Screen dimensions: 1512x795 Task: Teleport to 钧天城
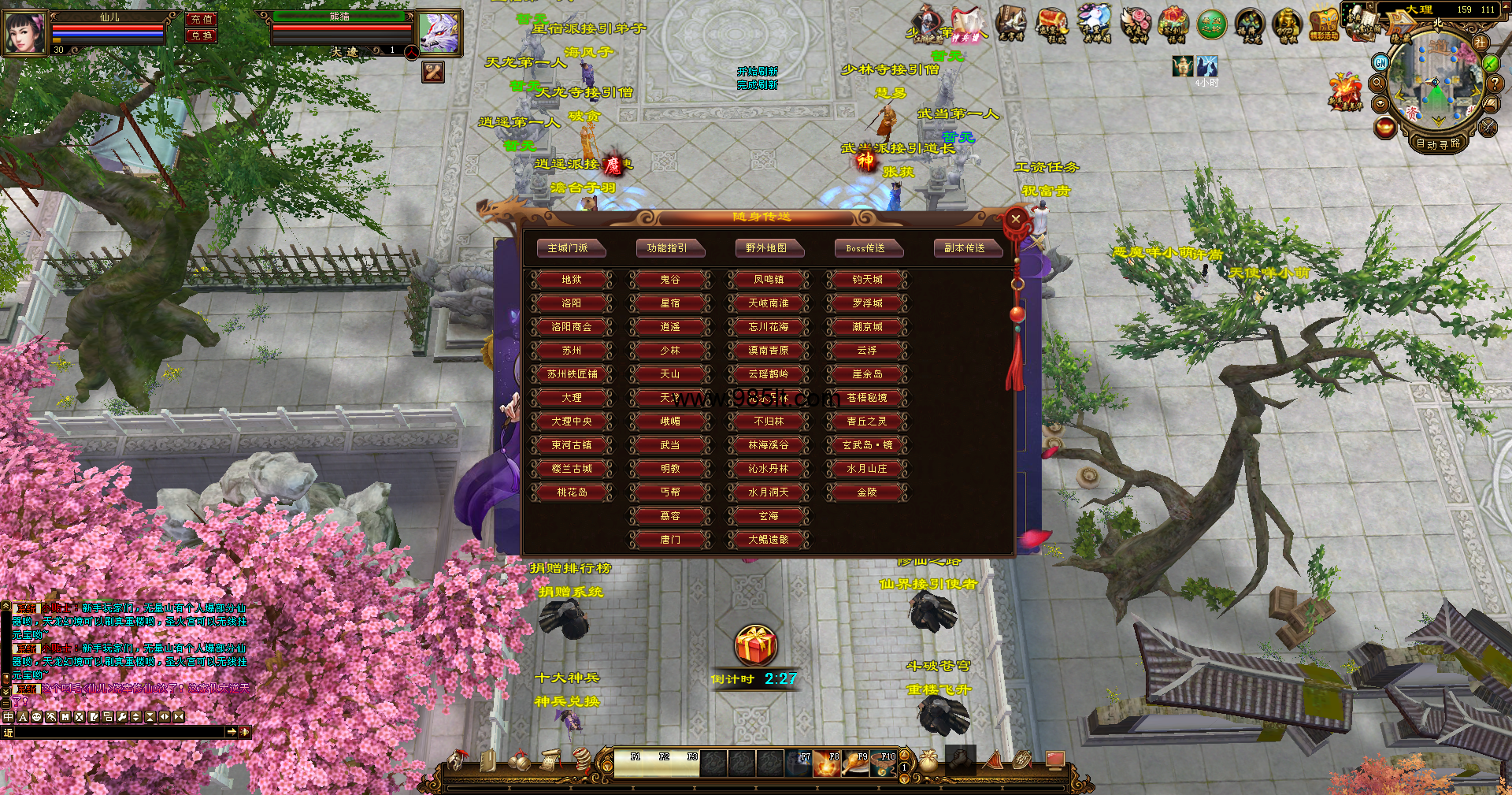click(867, 280)
